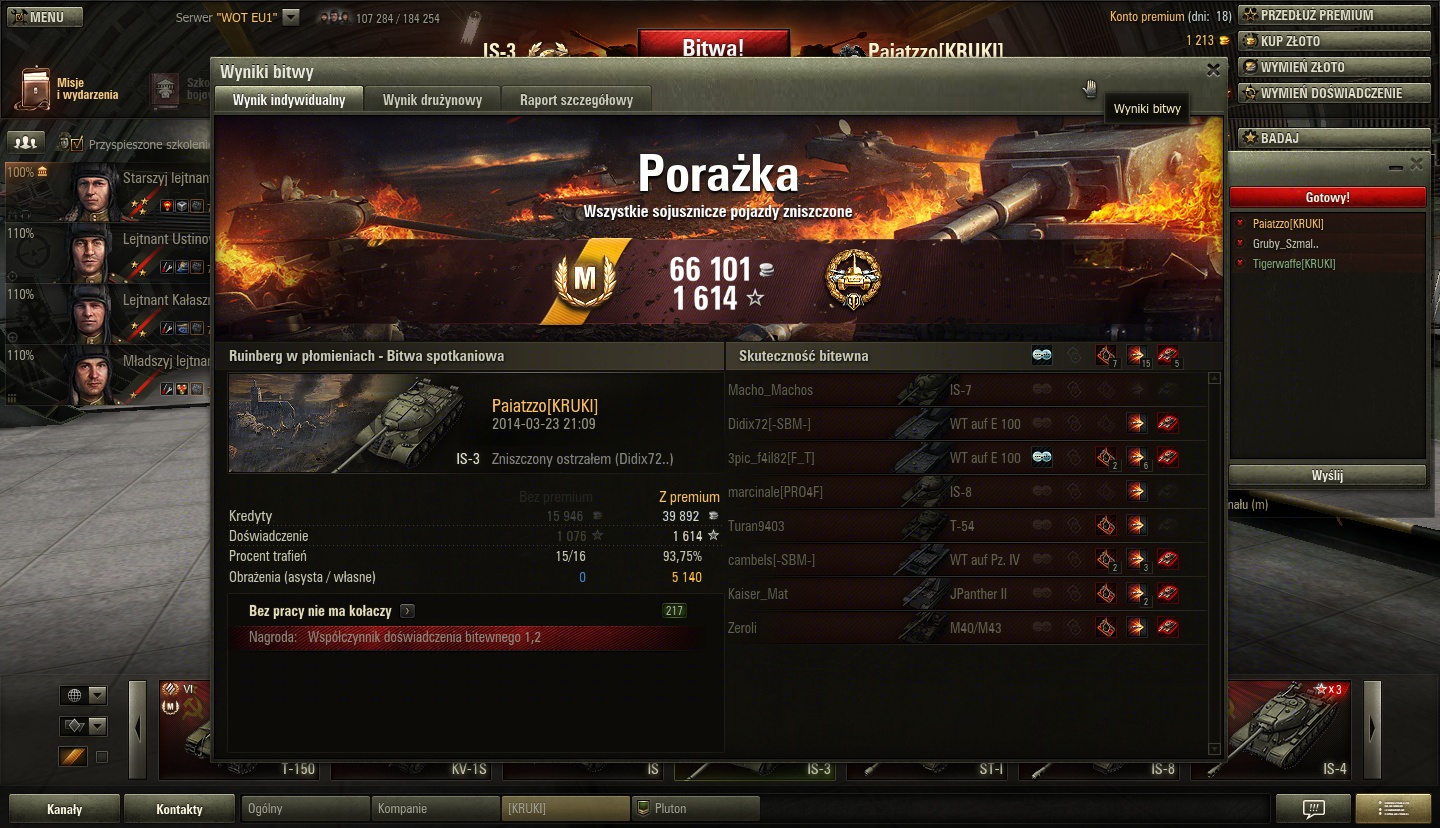Click the Przedłuż Premium button
Image resolution: width=1440 pixels, height=828 pixels.
point(1334,15)
